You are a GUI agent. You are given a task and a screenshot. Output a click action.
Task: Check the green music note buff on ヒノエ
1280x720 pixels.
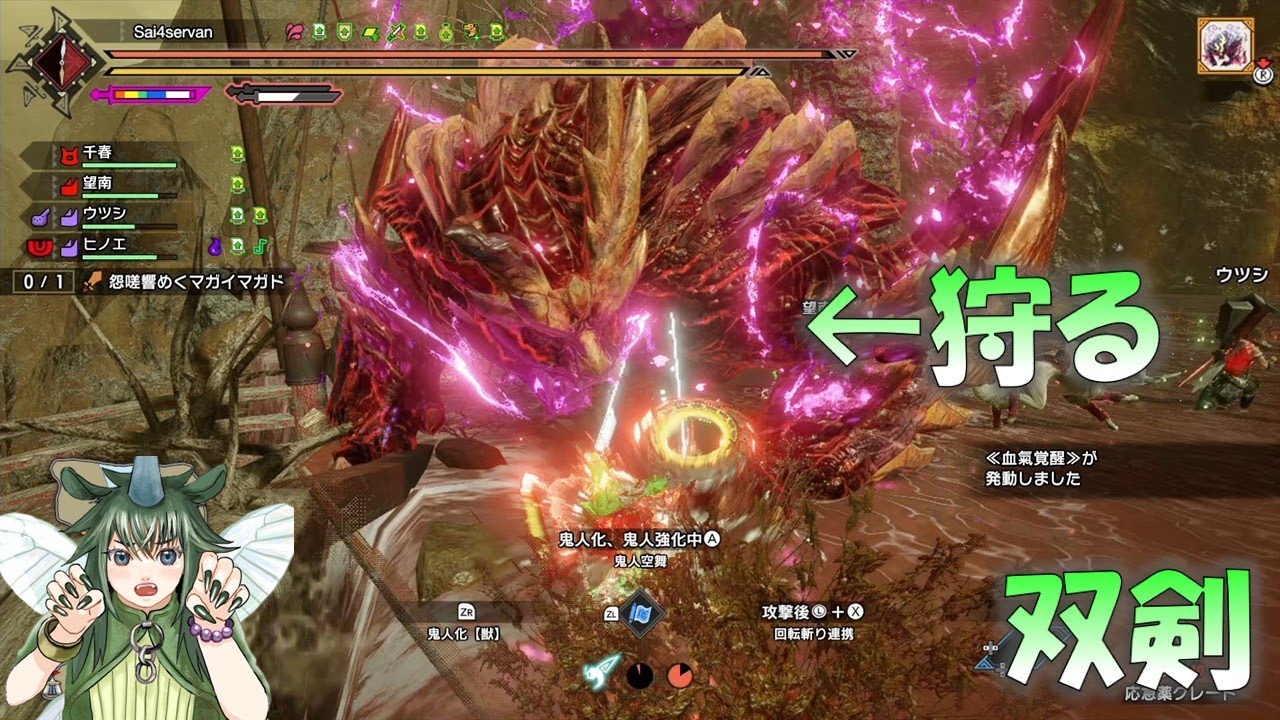pyautogui.click(x=259, y=245)
